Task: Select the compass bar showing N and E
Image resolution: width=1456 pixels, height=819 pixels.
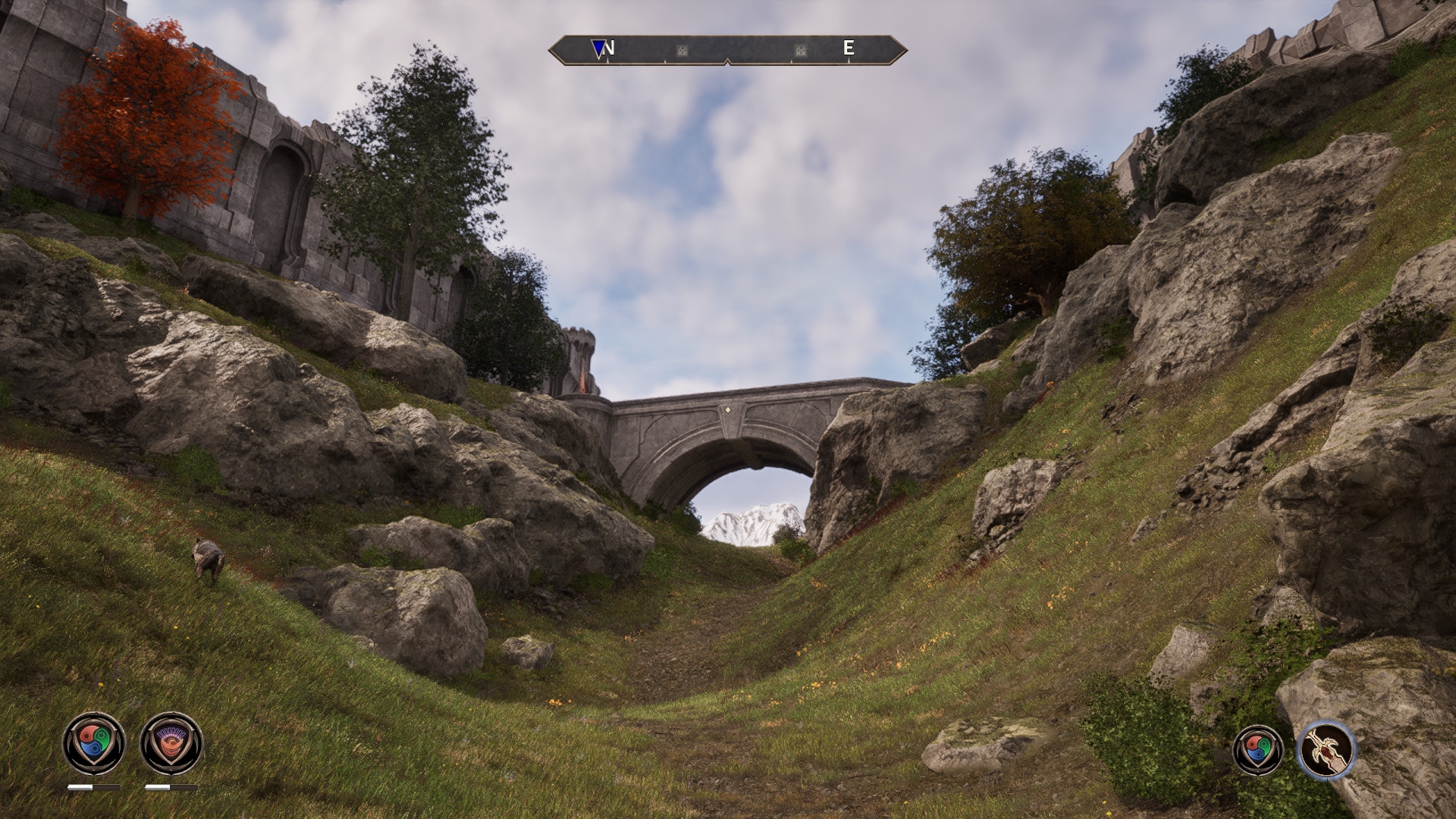Action: (727, 50)
